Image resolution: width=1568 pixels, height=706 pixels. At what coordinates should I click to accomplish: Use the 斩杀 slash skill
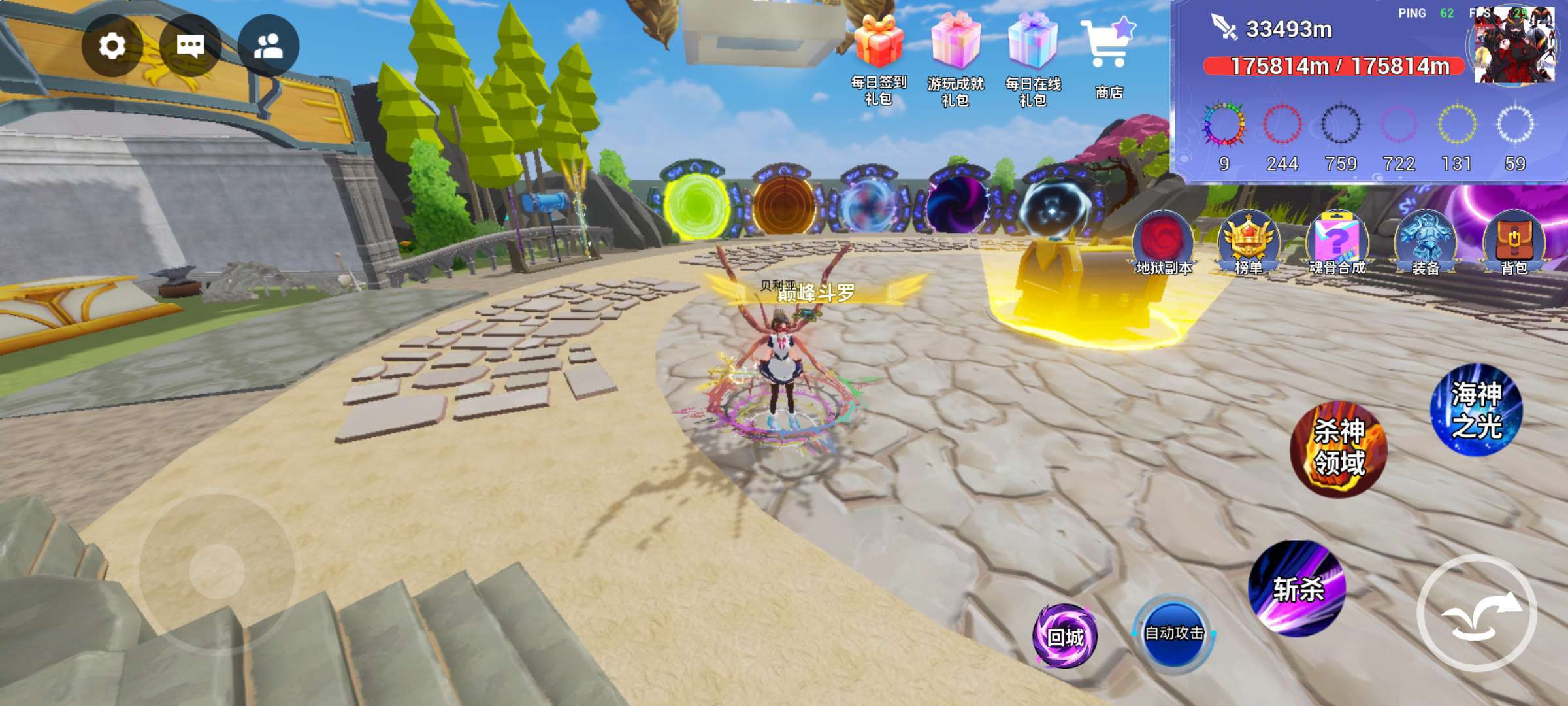tap(1298, 588)
